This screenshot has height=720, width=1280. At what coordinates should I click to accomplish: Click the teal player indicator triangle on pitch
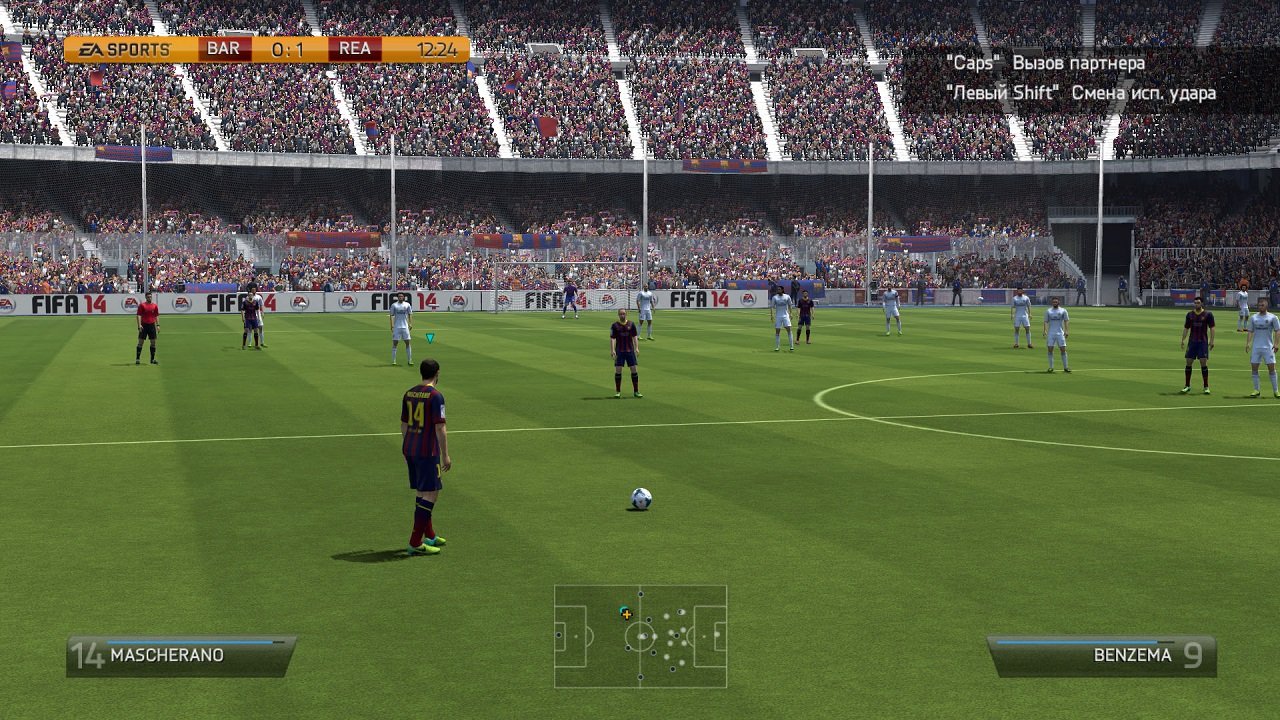click(430, 338)
